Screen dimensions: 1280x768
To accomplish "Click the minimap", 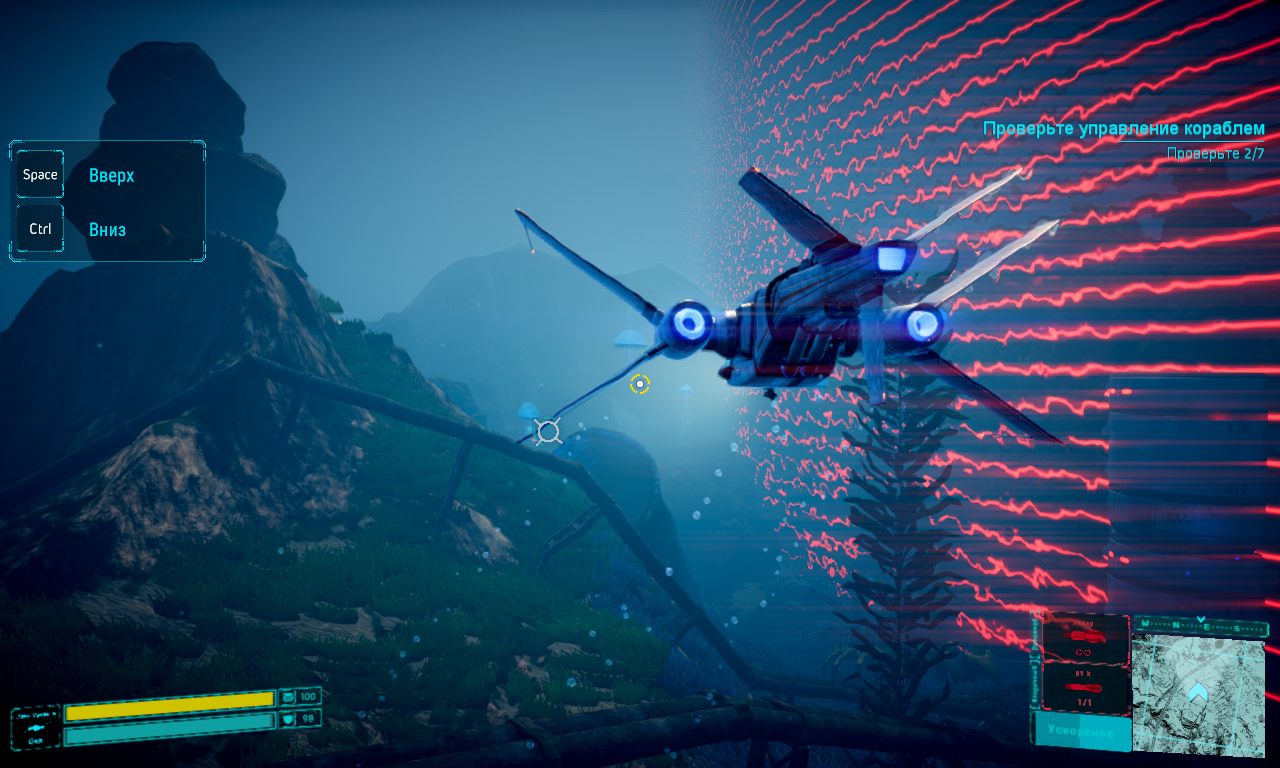I will [1199, 692].
